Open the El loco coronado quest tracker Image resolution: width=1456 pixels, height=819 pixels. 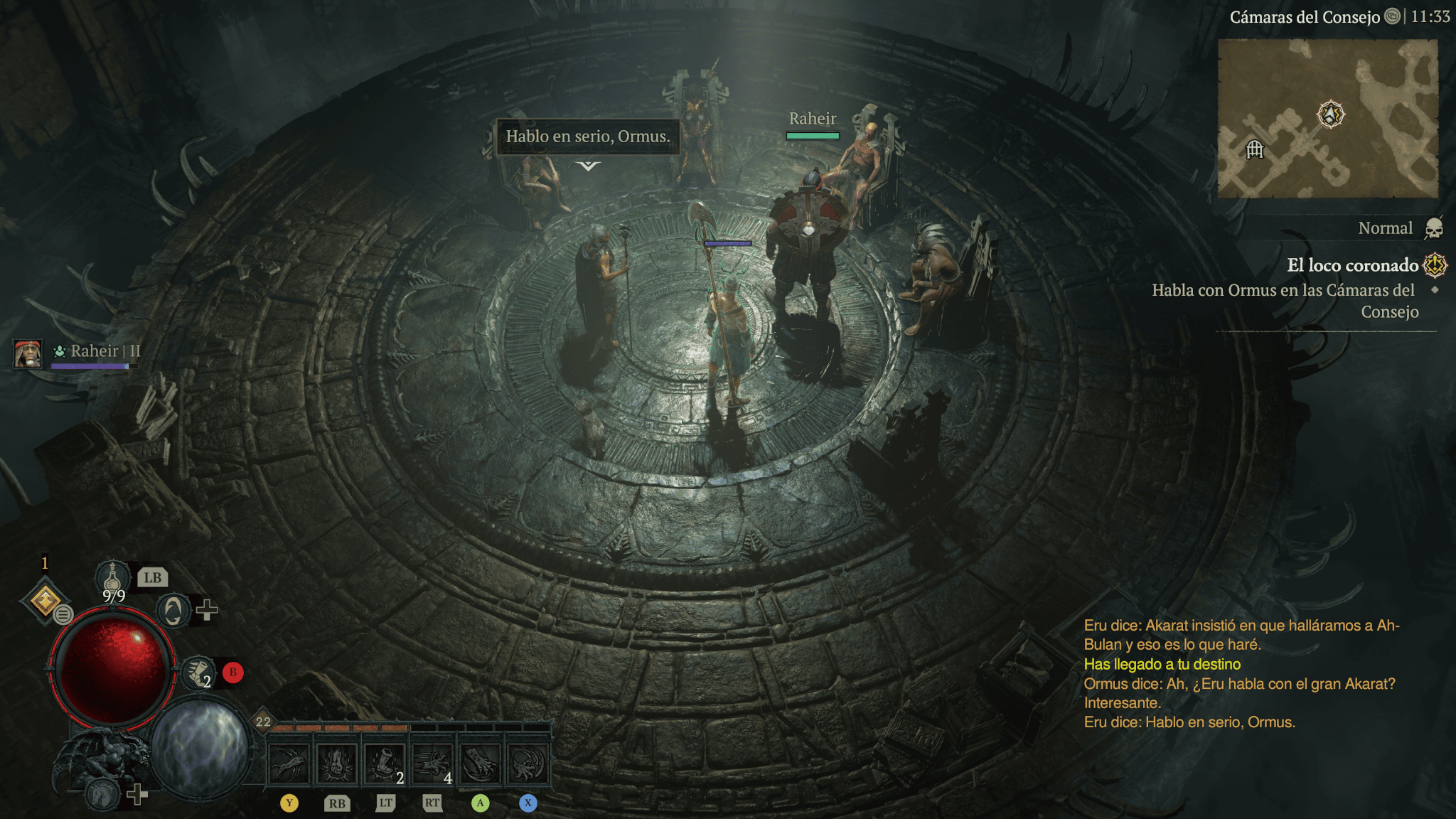pos(1353,265)
